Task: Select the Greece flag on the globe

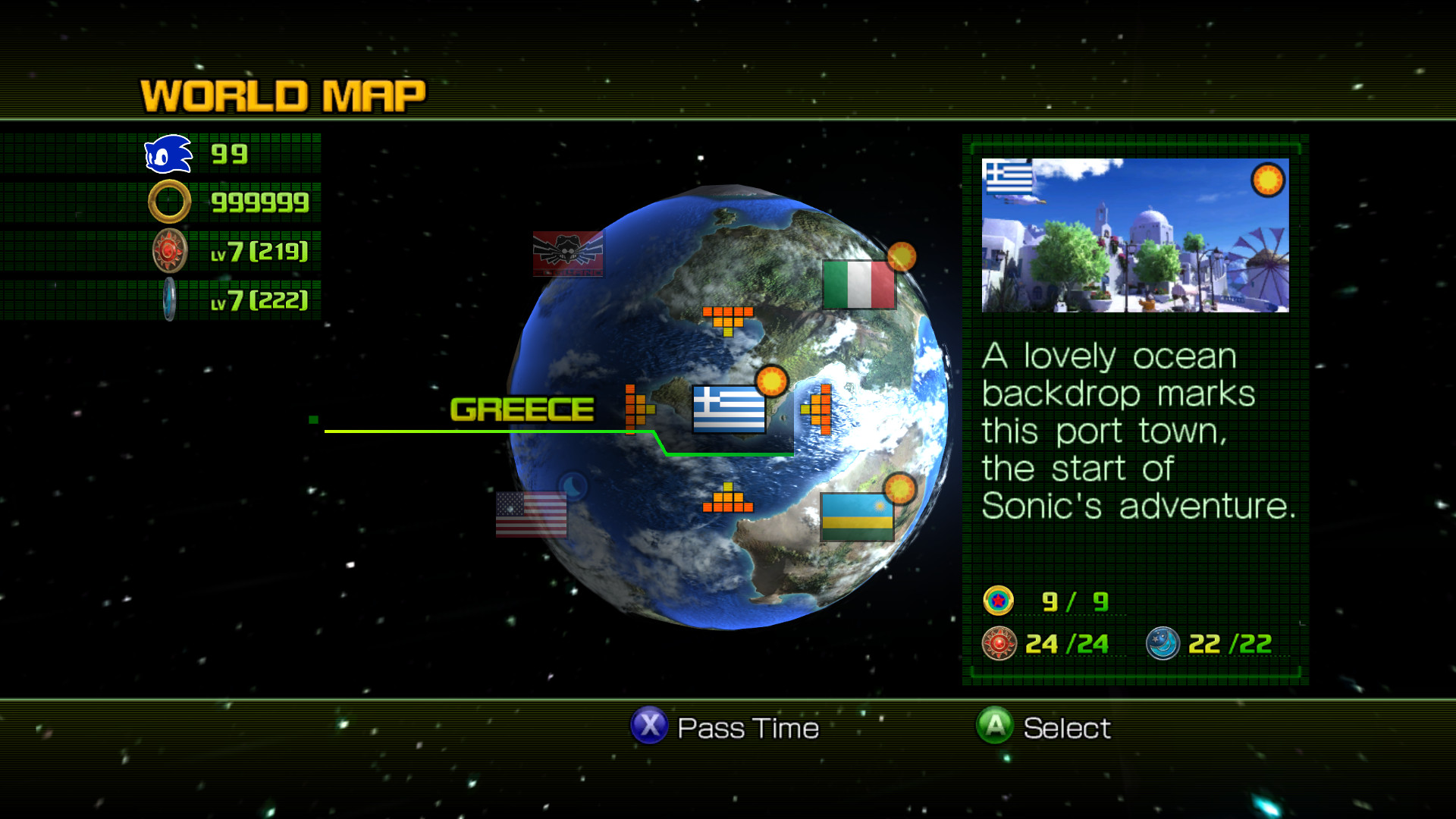Action: coord(730,408)
